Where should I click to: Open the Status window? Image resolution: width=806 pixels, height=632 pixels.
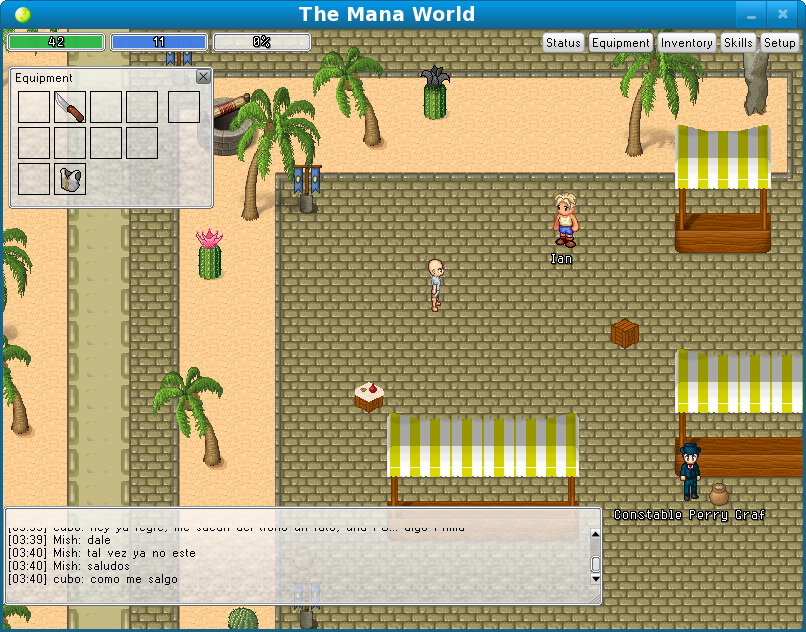(x=563, y=43)
